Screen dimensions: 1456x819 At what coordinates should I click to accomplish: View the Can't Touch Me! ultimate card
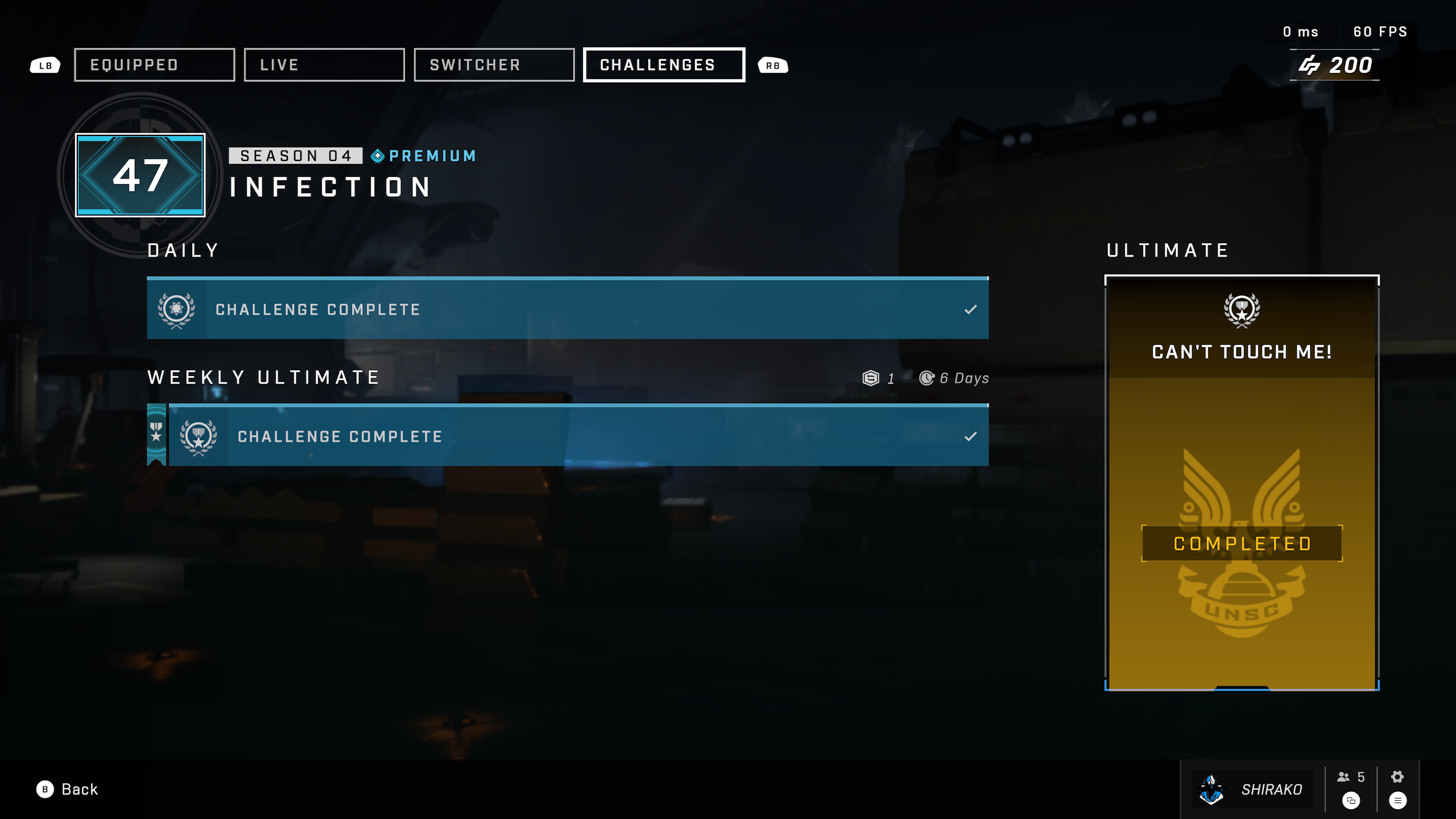click(x=1242, y=483)
